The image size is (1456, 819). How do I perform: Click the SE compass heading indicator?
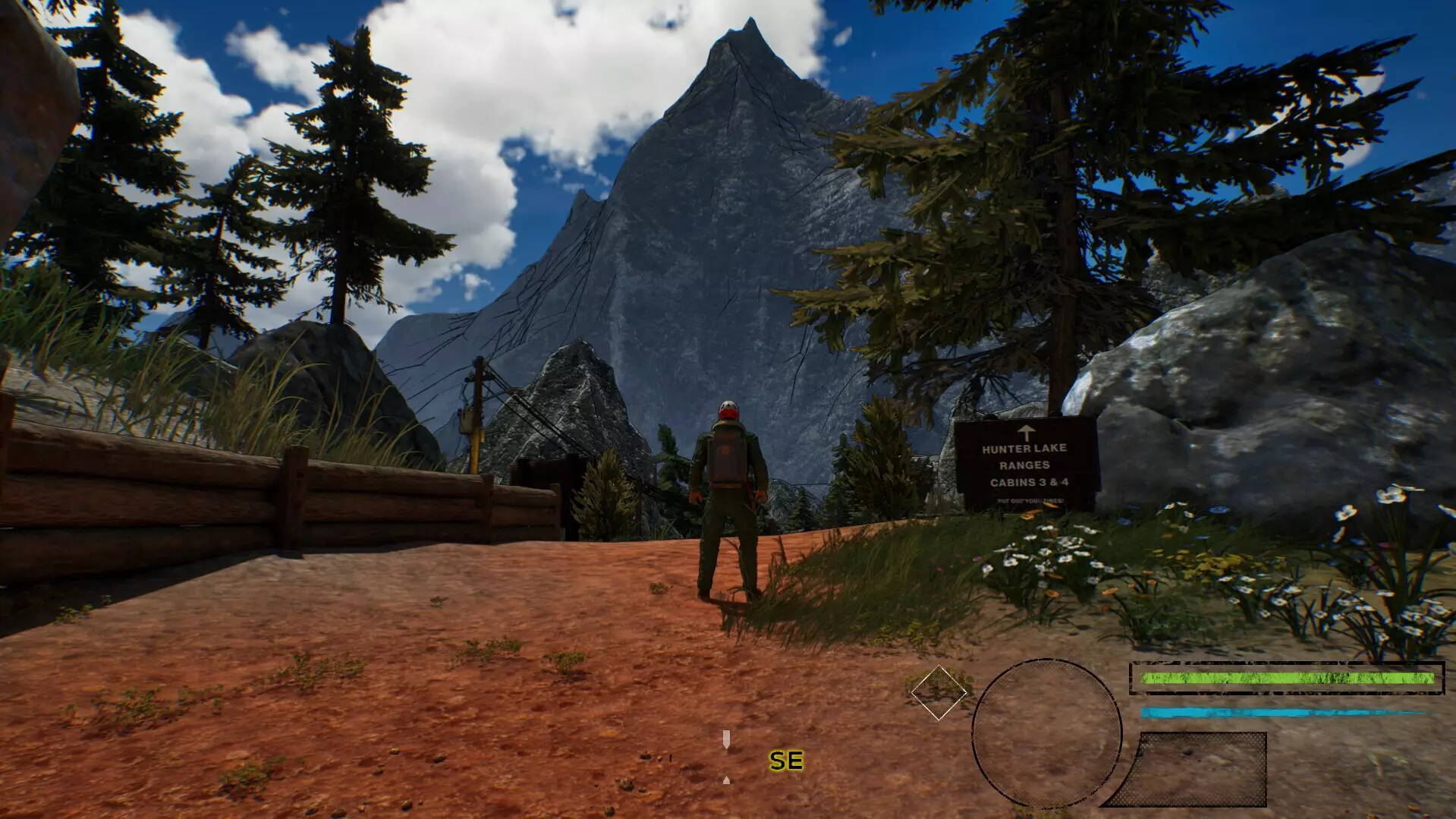785,760
